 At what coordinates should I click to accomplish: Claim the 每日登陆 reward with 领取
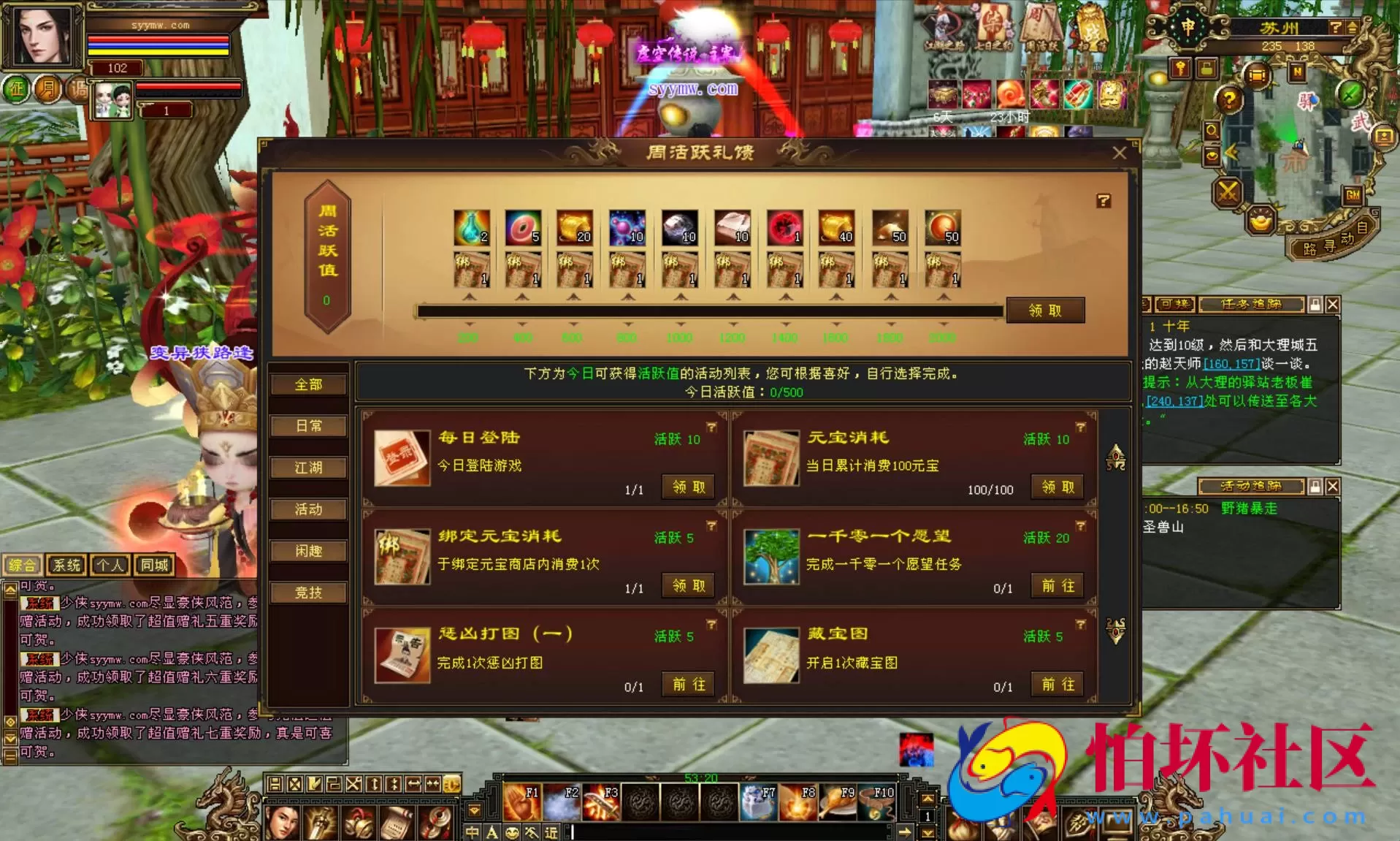click(686, 487)
